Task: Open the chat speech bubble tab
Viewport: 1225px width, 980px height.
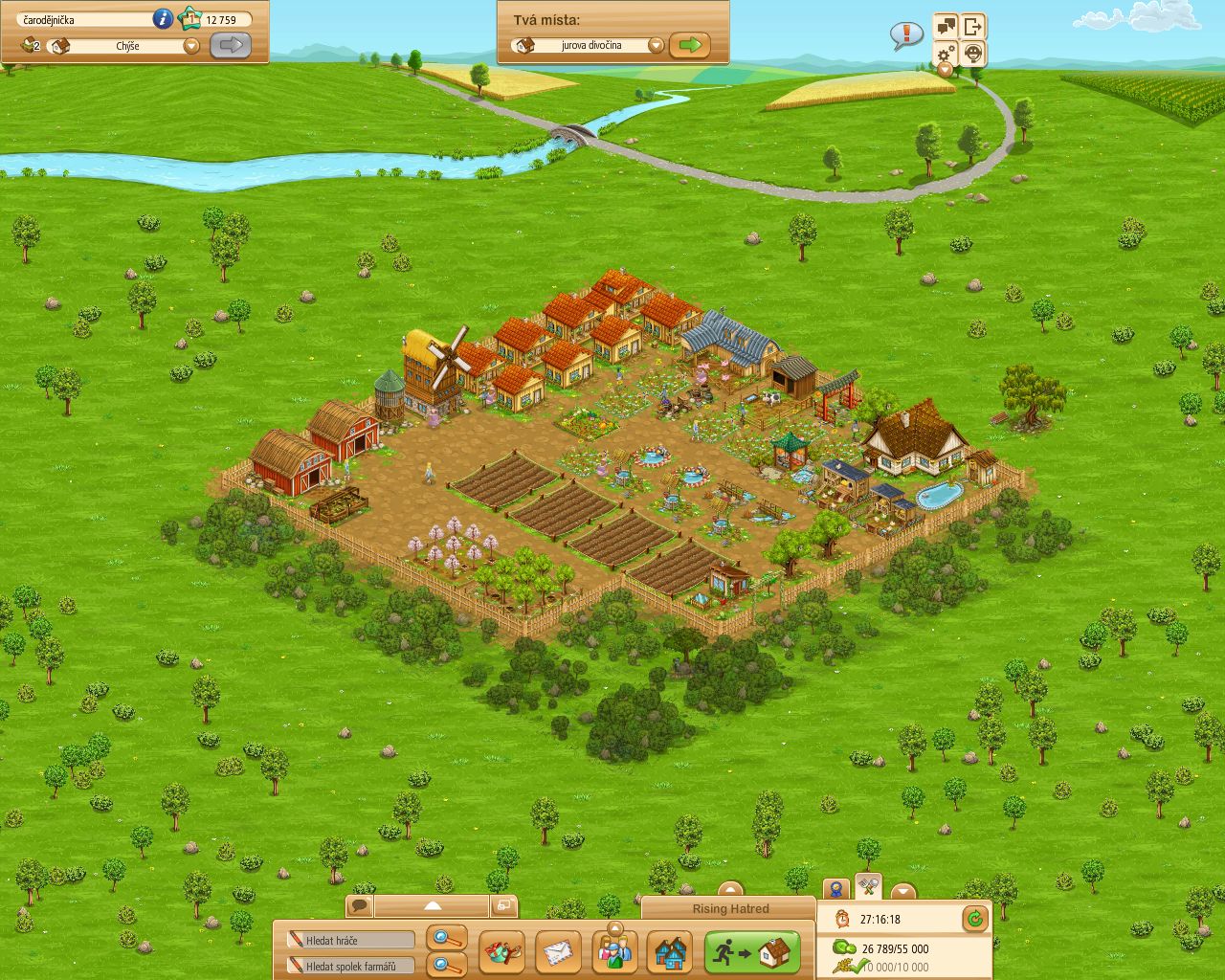Action: click(x=361, y=903)
